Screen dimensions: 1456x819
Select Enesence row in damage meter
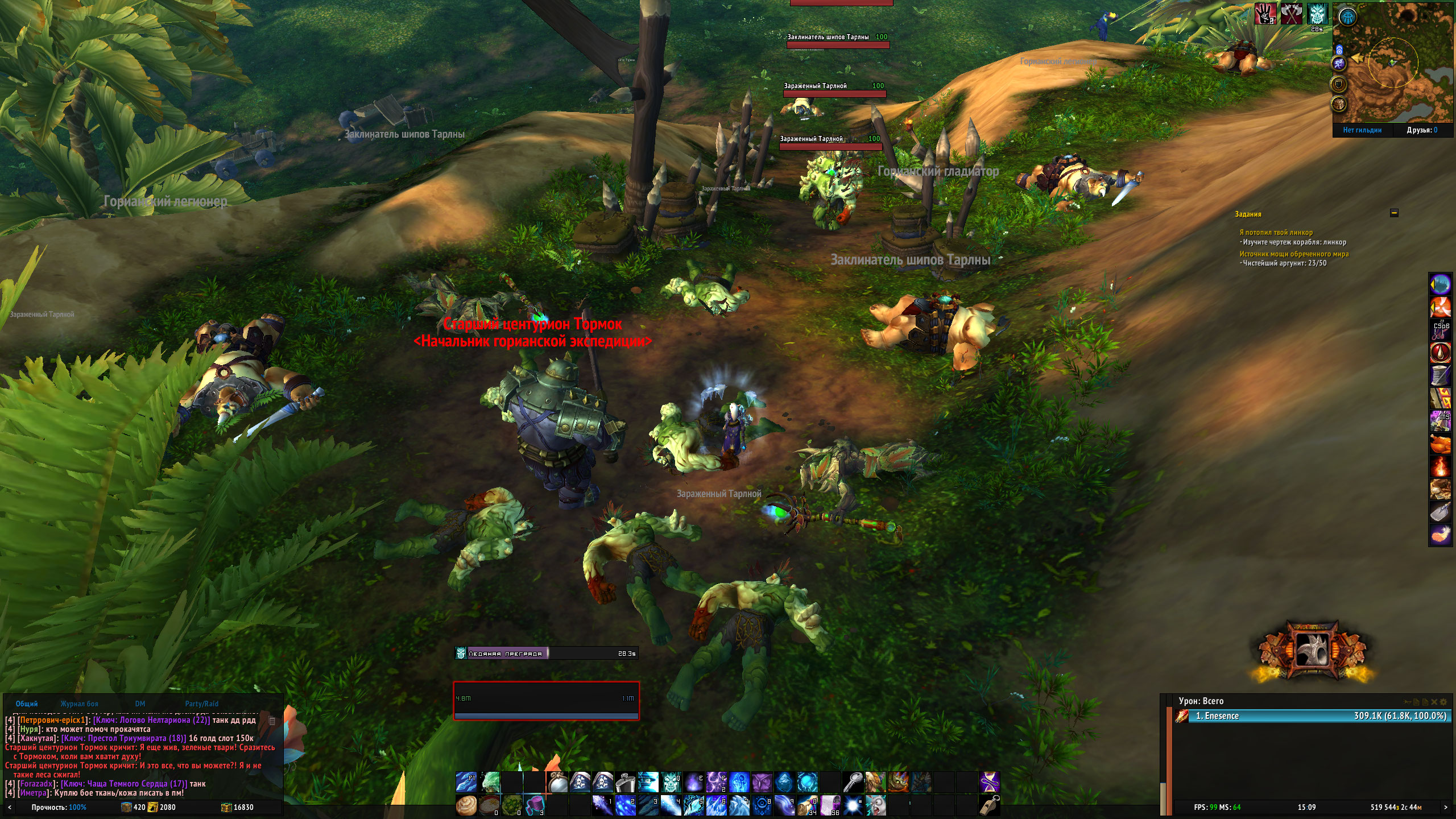coord(1308,716)
